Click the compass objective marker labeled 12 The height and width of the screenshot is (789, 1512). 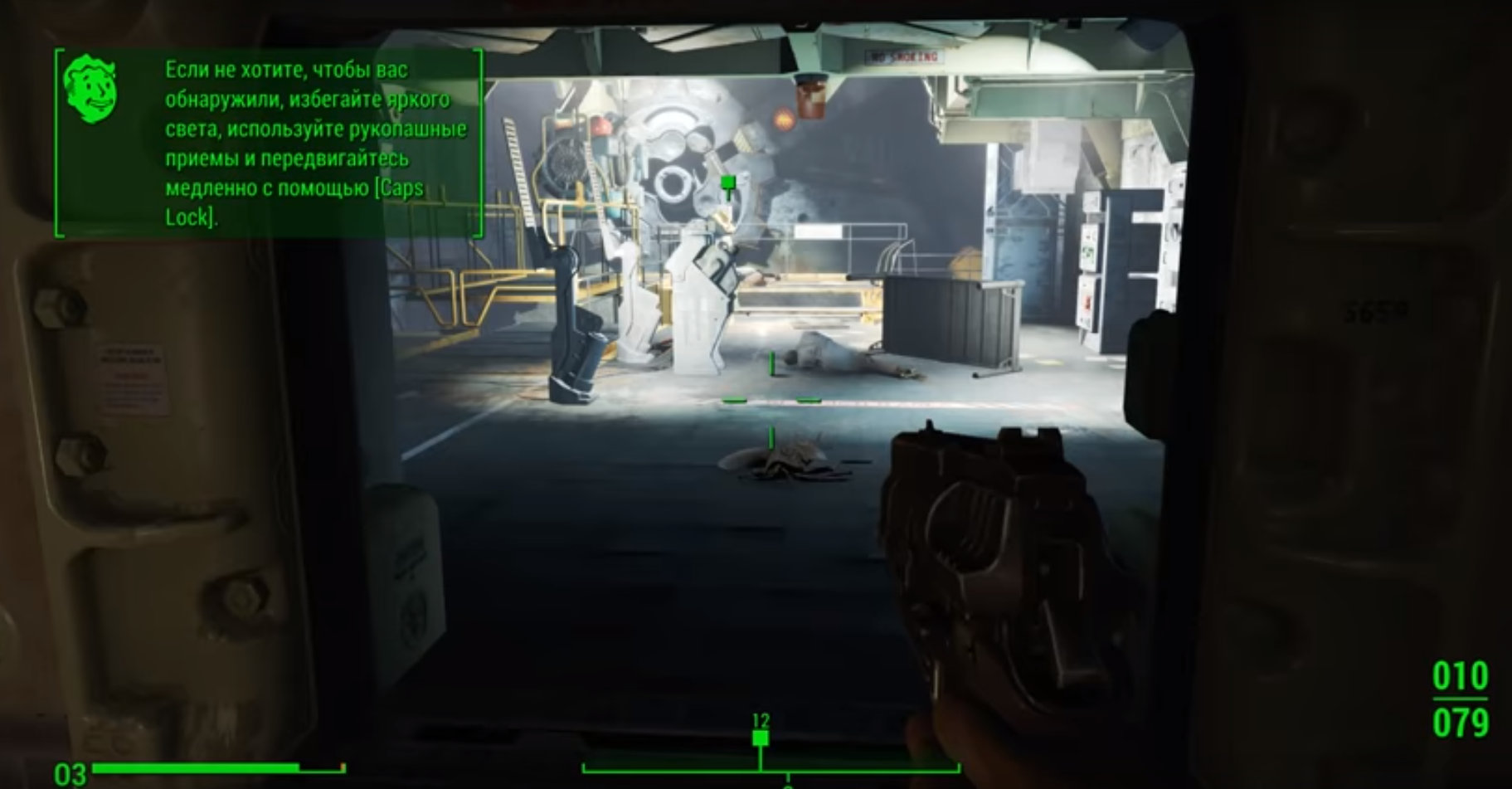click(760, 738)
